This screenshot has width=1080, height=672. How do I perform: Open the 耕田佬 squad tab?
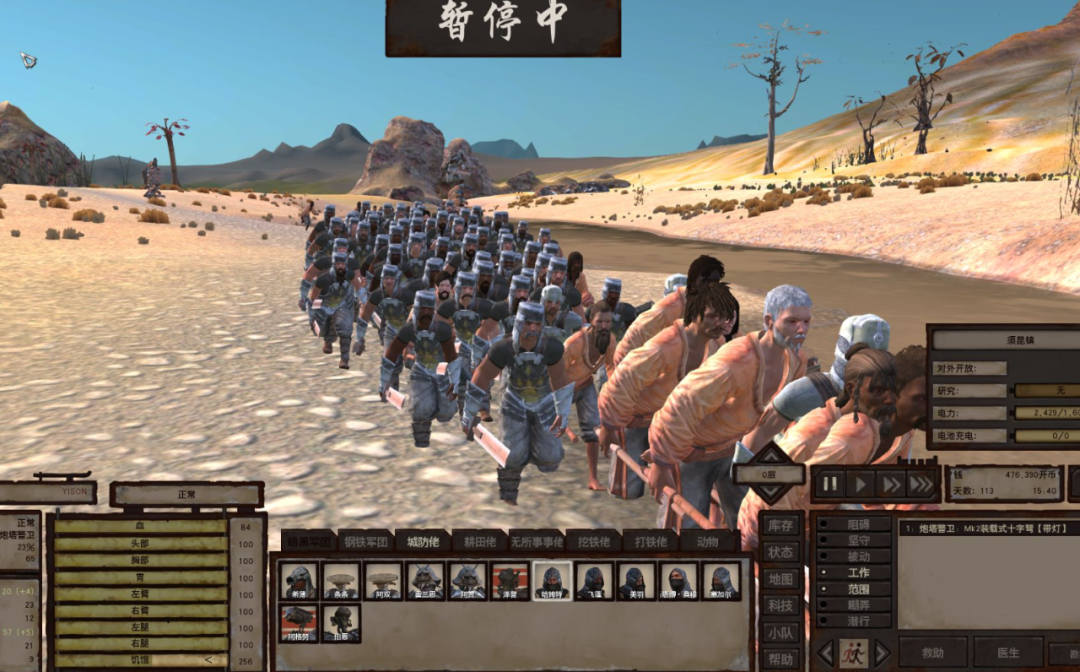coord(479,541)
